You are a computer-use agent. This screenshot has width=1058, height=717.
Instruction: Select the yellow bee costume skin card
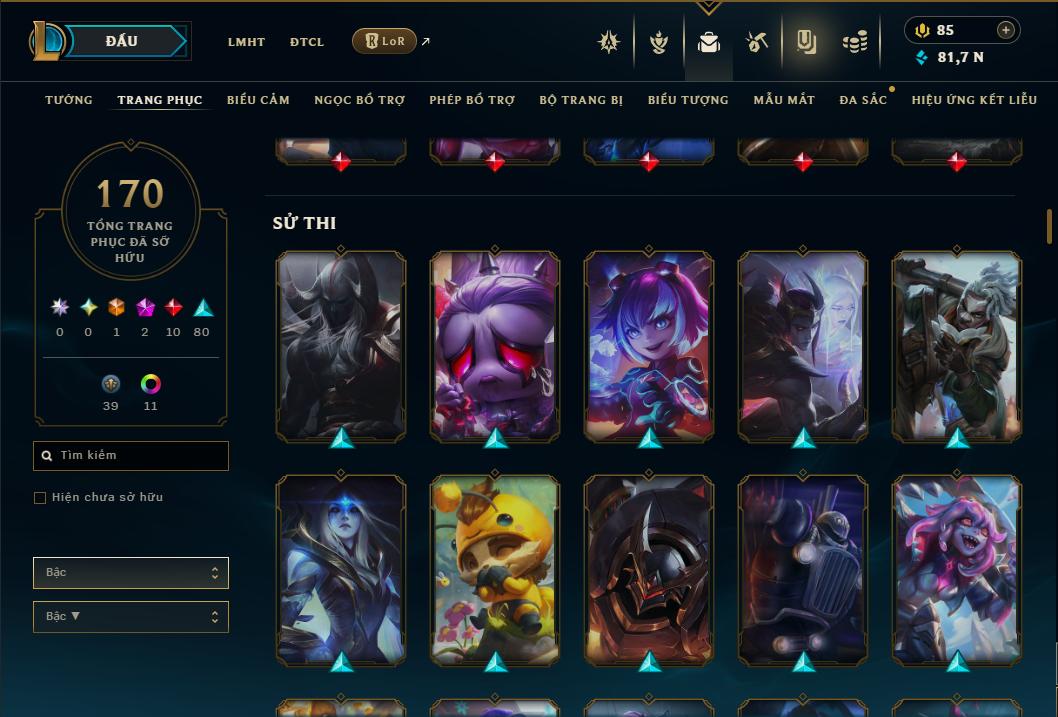(x=495, y=568)
